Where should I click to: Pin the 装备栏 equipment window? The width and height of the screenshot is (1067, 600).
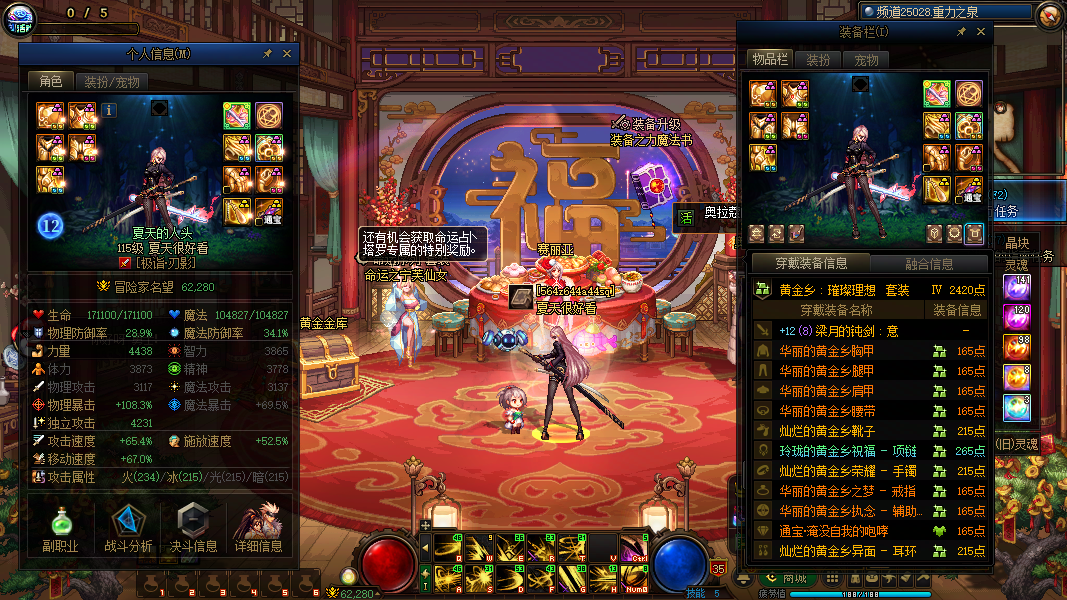point(961,32)
